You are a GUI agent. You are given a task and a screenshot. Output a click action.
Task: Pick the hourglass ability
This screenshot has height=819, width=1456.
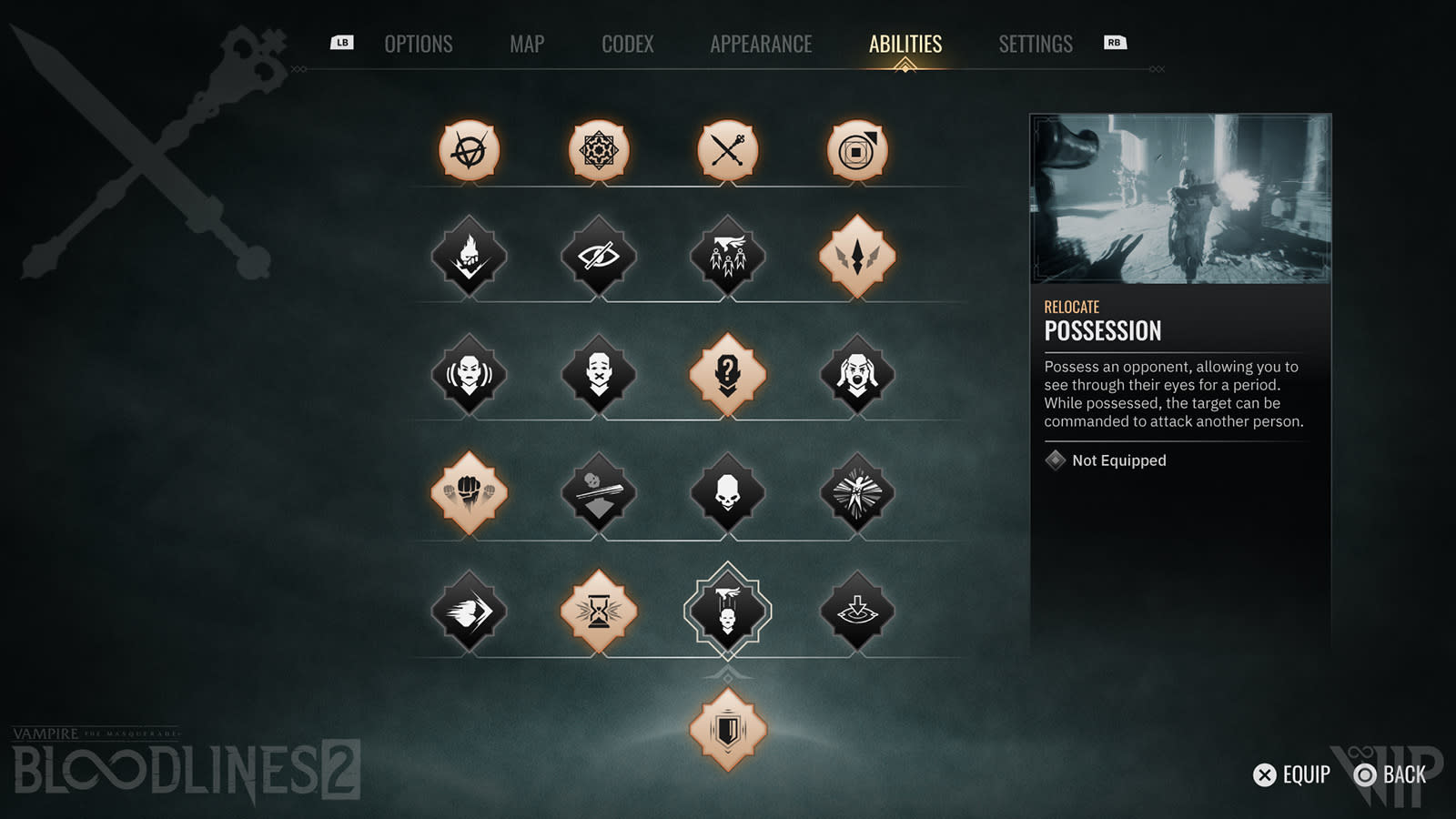[x=599, y=611]
